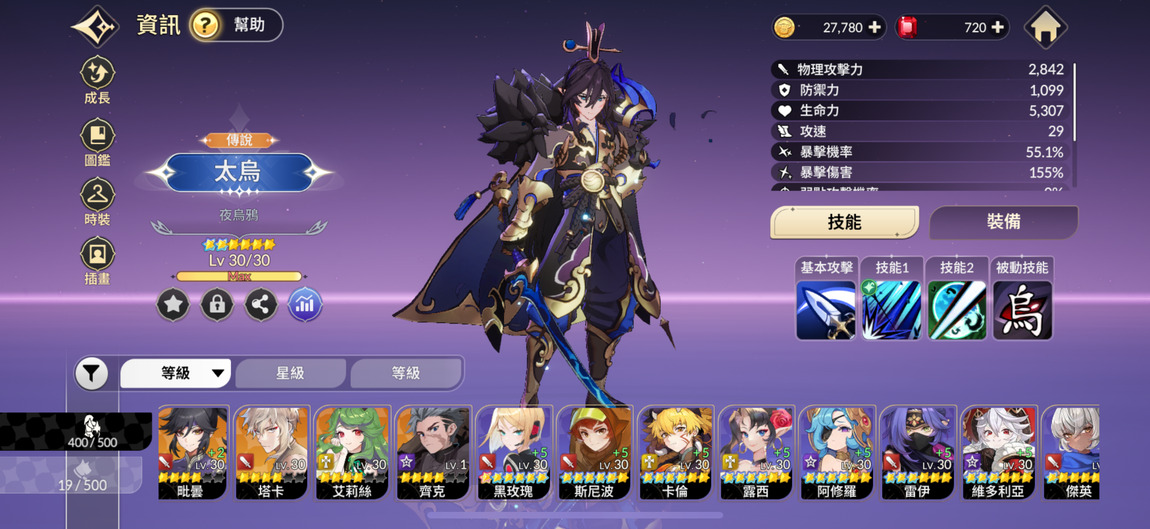Viewport: 1150px width, 529px height.
Task: Sort heroes by 星級 star rank
Action: click(x=290, y=373)
